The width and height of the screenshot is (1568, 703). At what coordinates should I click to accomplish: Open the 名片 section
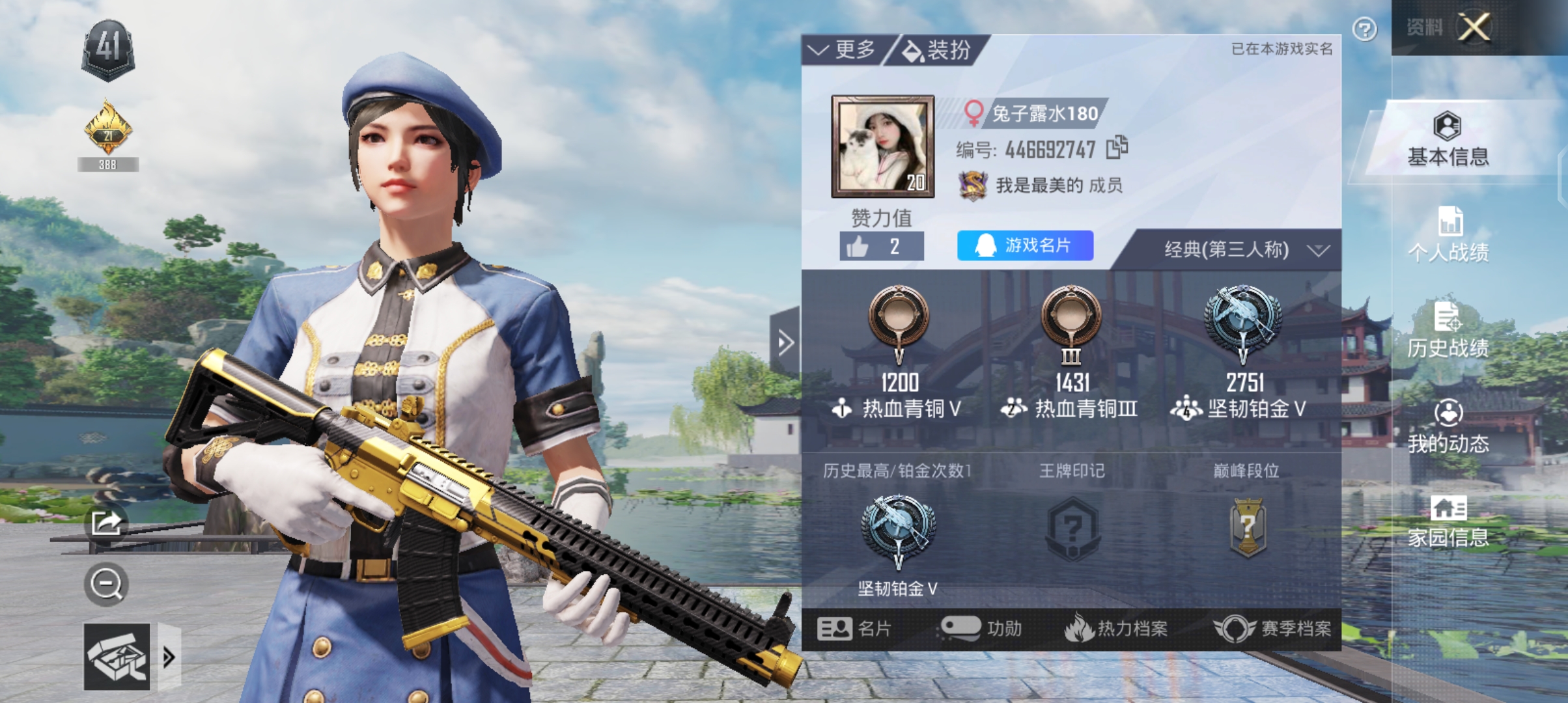pos(854,629)
